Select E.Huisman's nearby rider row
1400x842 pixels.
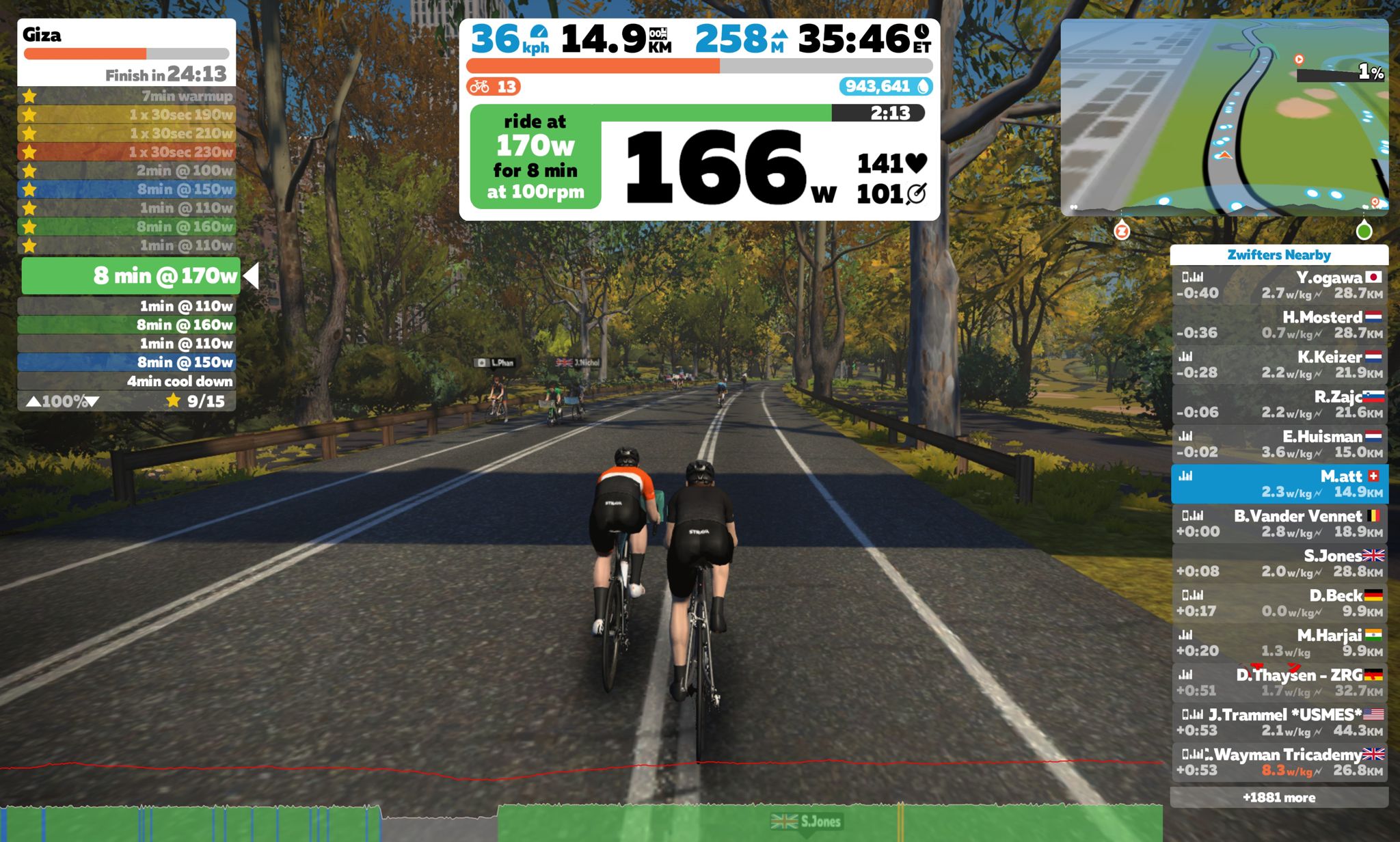coord(1279,444)
